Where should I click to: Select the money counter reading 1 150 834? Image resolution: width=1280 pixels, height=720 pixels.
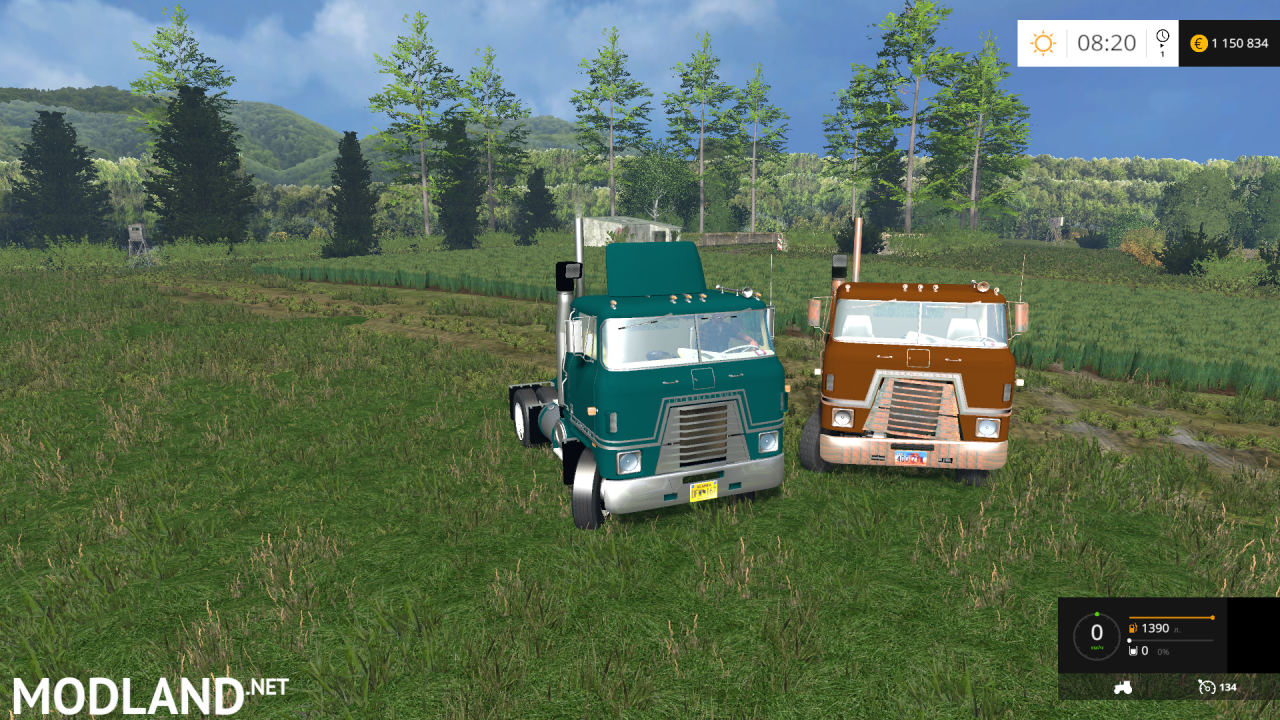point(1240,43)
